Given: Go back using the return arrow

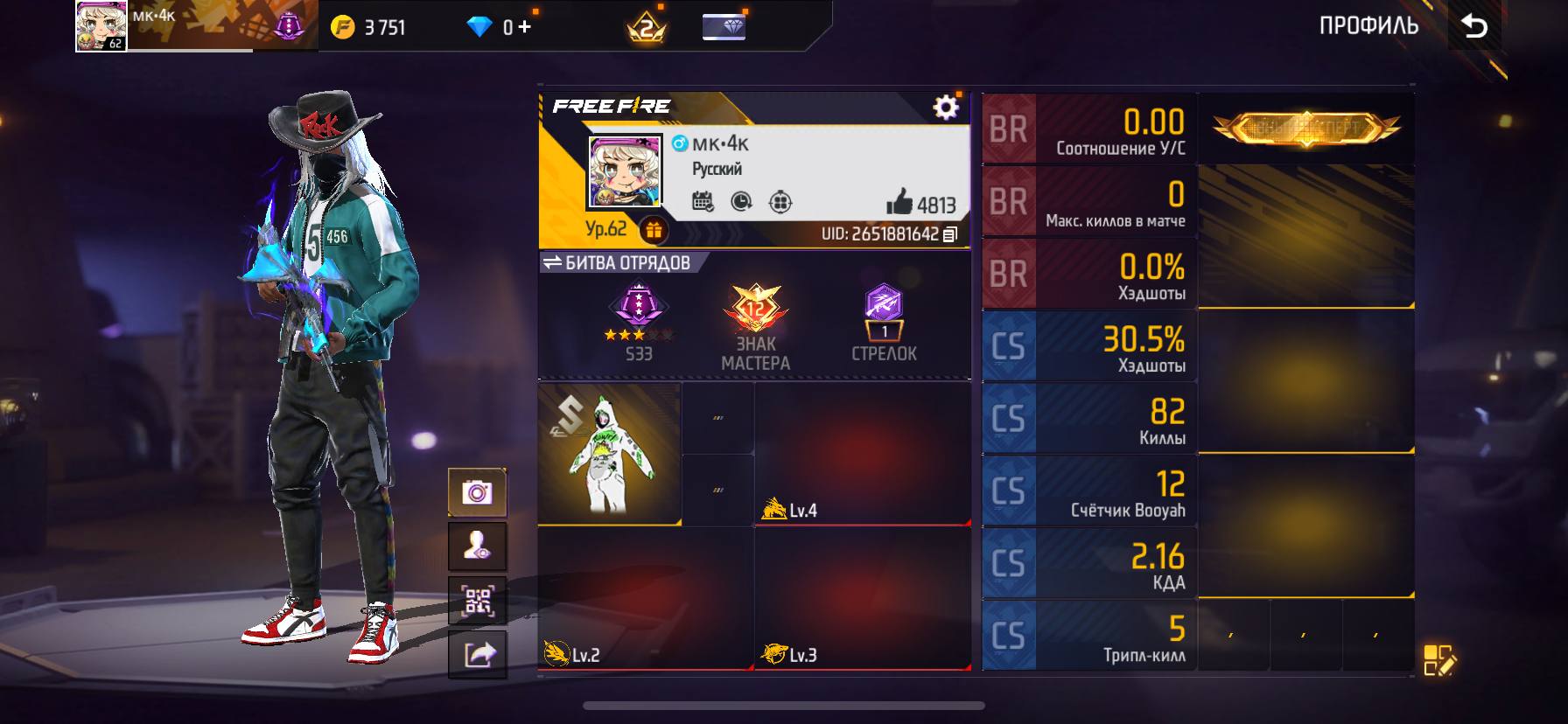Looking at the screenshot, I should pyautogui.click(x=1474, y=27).
